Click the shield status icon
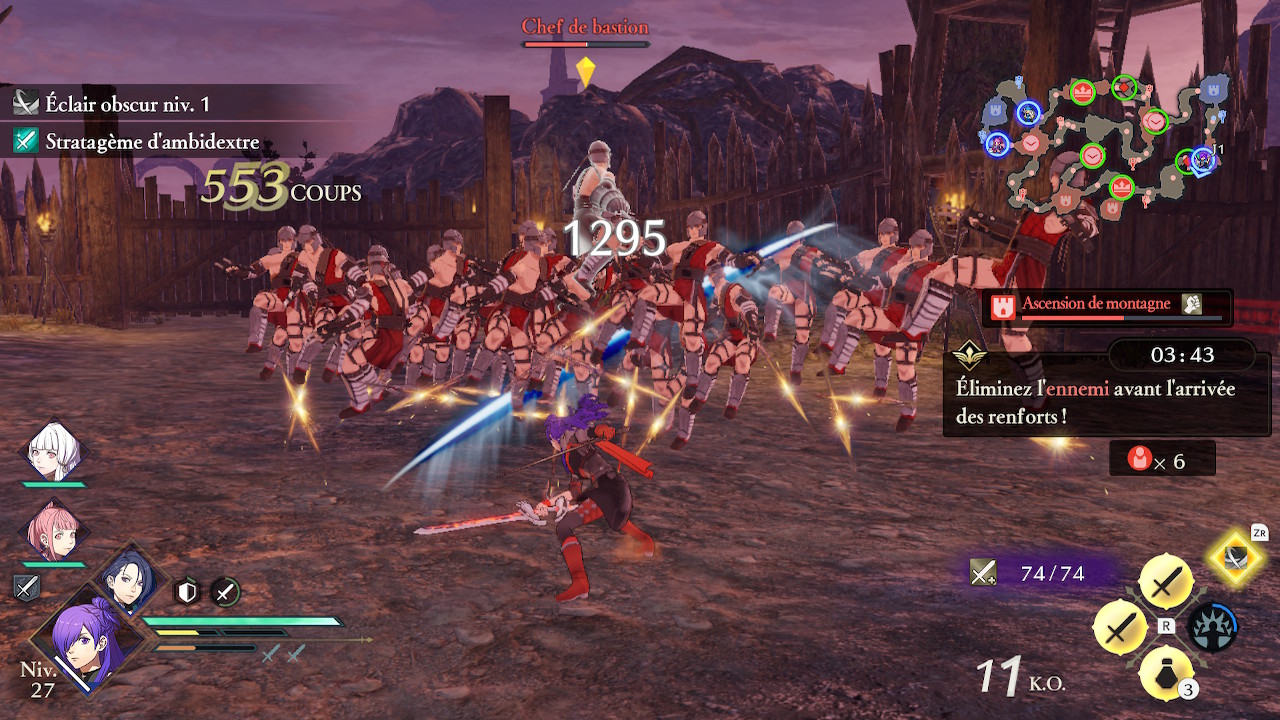Image resolution: width=1280 pixels, height=720 pixels. click(188, 592)
